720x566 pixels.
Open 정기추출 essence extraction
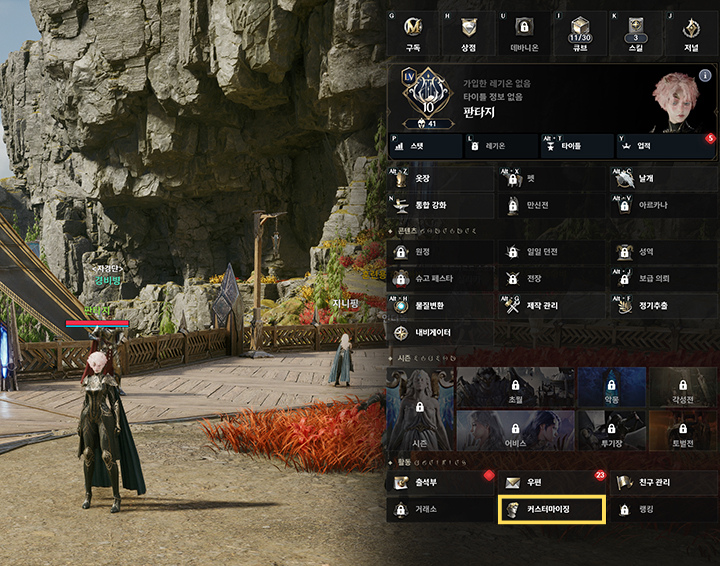click(x=662, y=305)
